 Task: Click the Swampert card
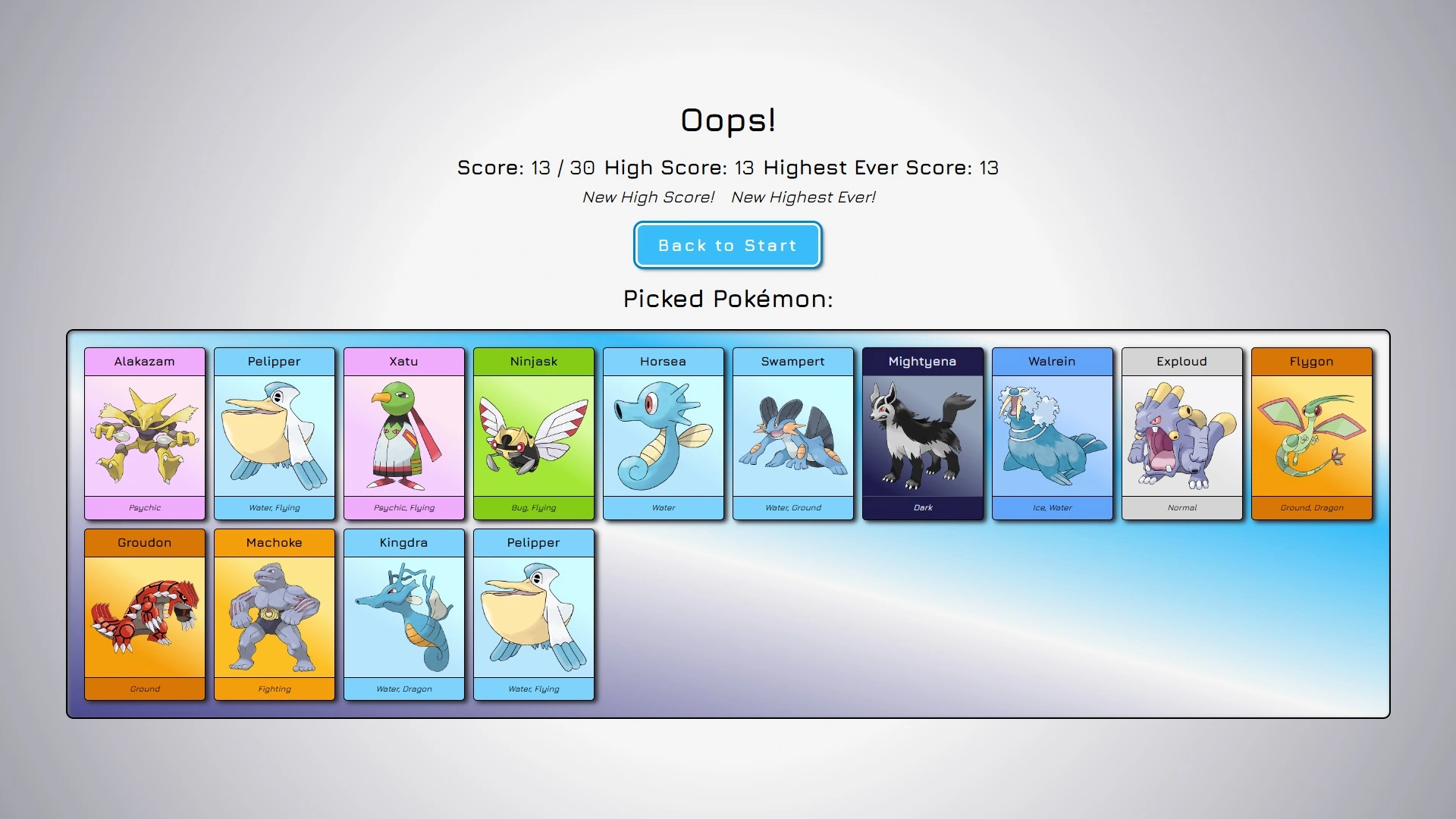793,434
